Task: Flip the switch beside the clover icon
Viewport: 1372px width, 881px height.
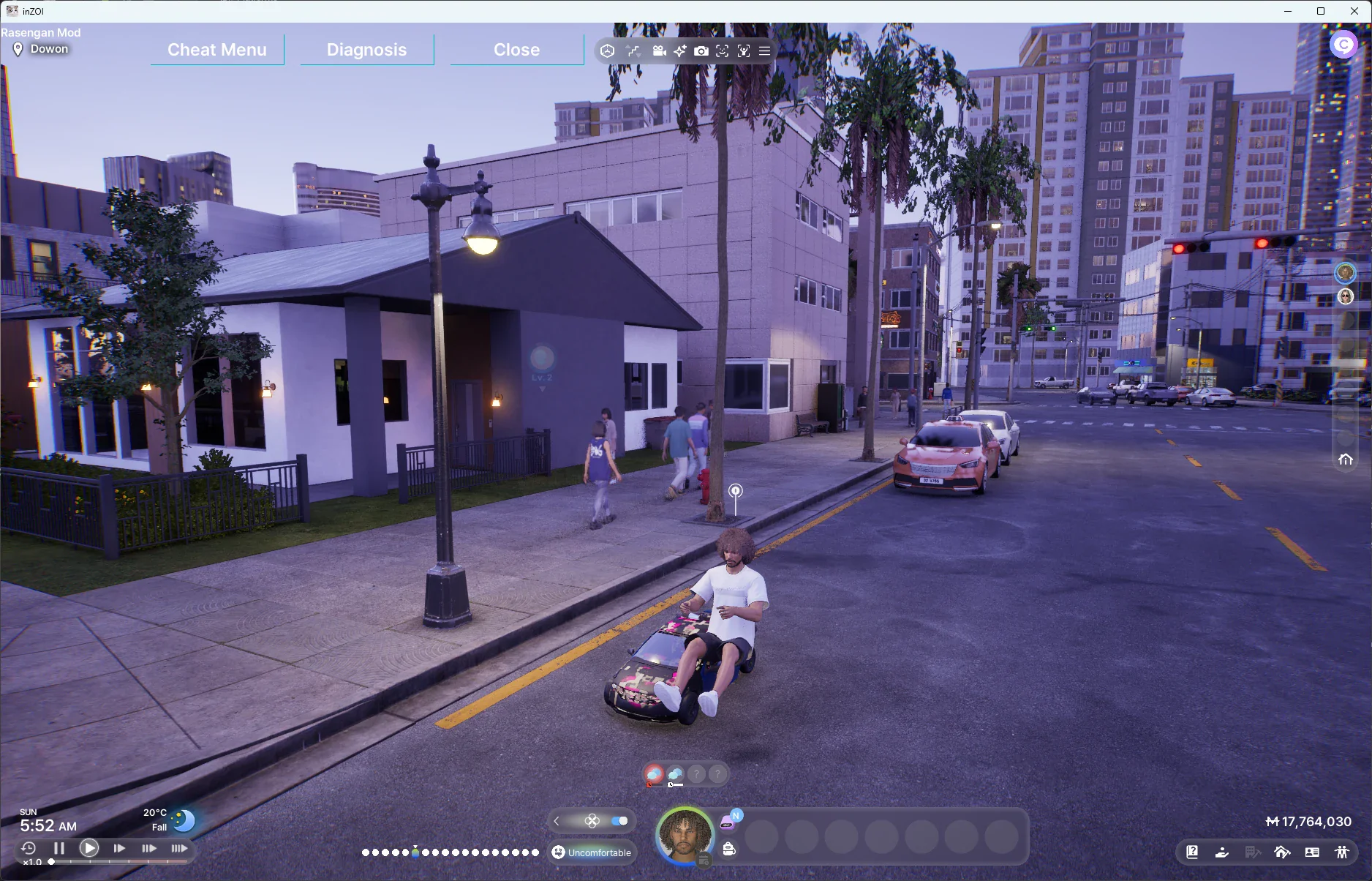Action: (619, 821)
